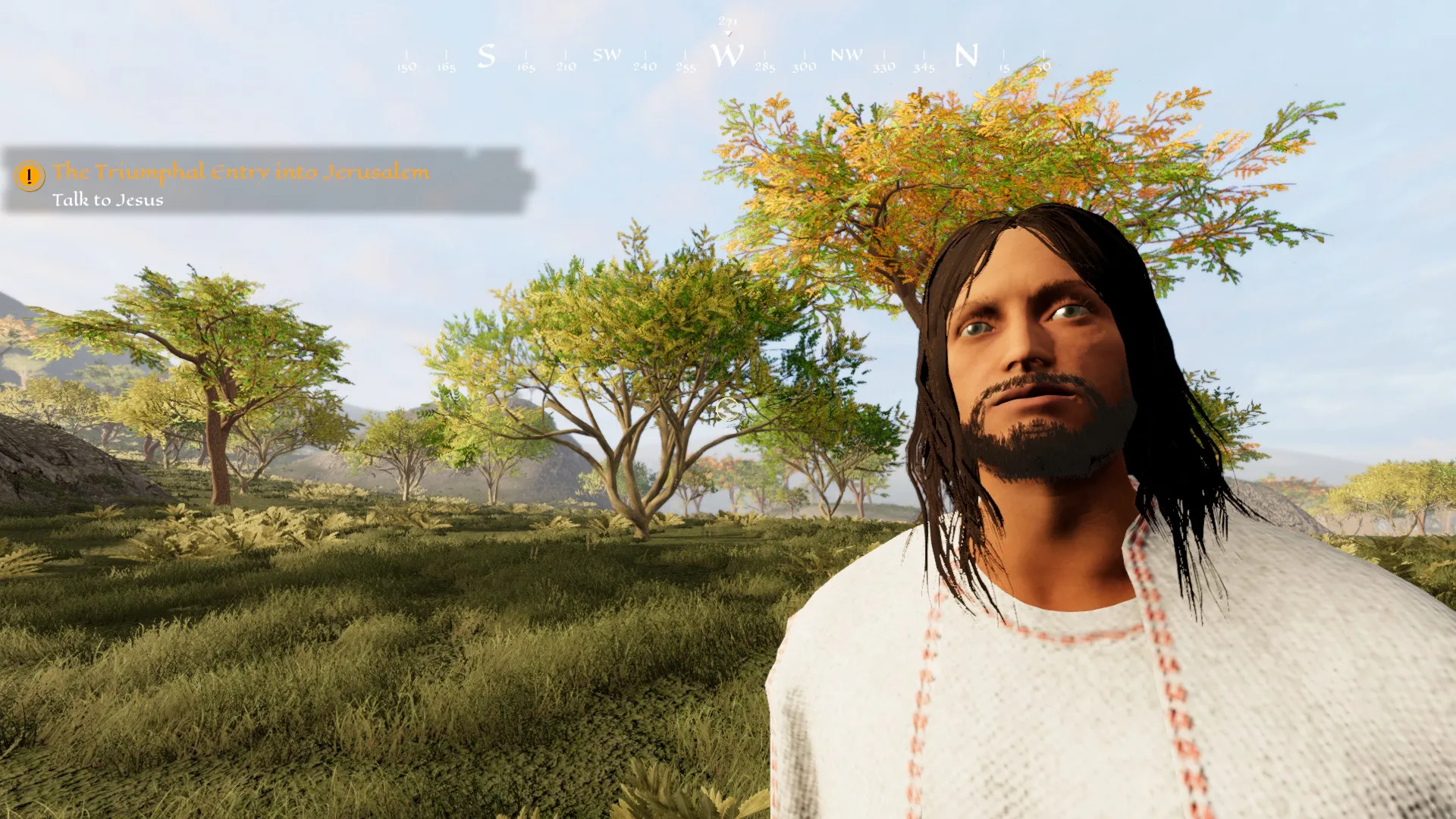Collapse the objective text under the quest title
The image size is (1456, 819).
coord(108,200)
